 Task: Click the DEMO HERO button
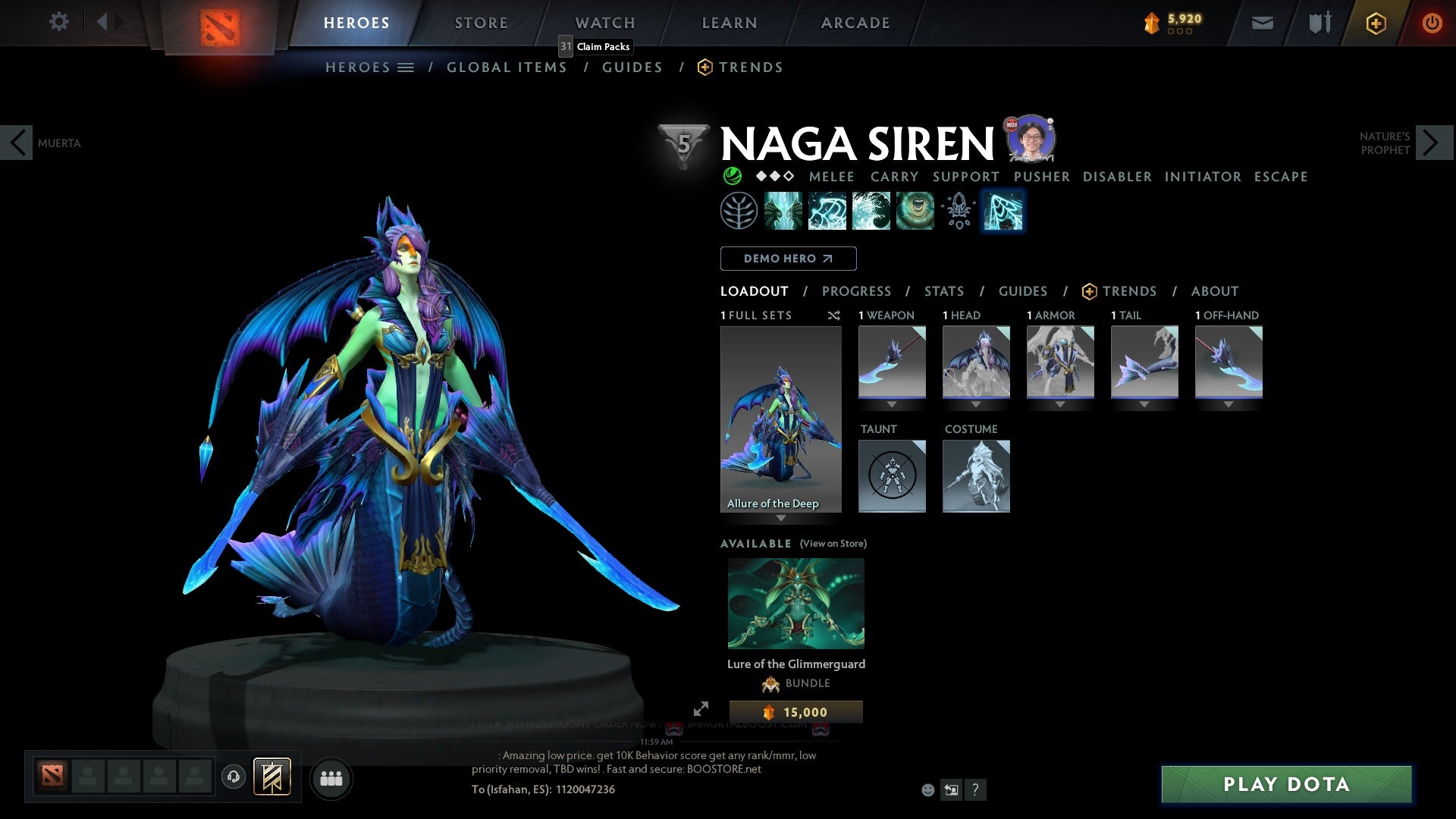[787, 258]
